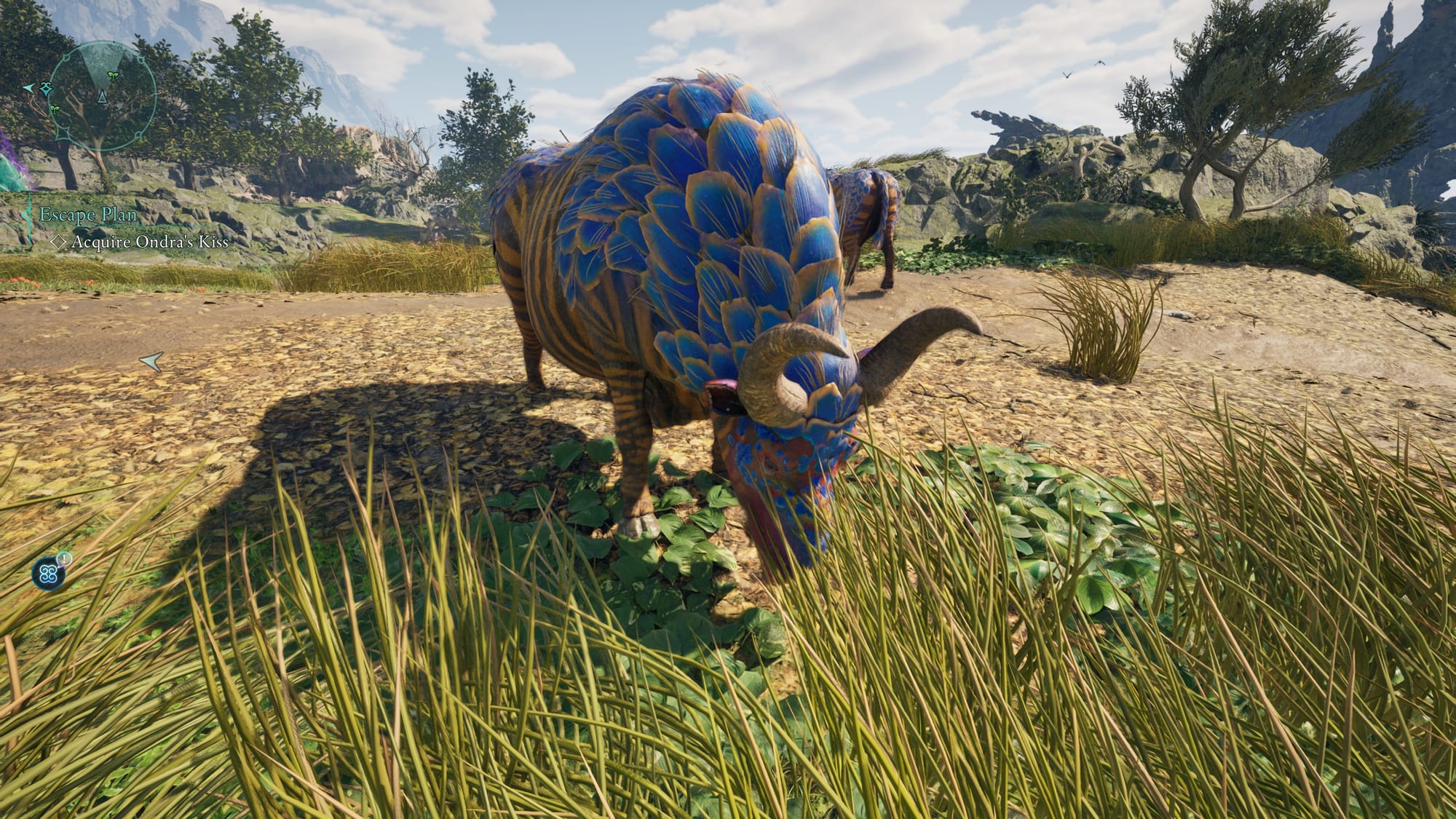Open the Escape Plan quest tracker

click(88, 215)
